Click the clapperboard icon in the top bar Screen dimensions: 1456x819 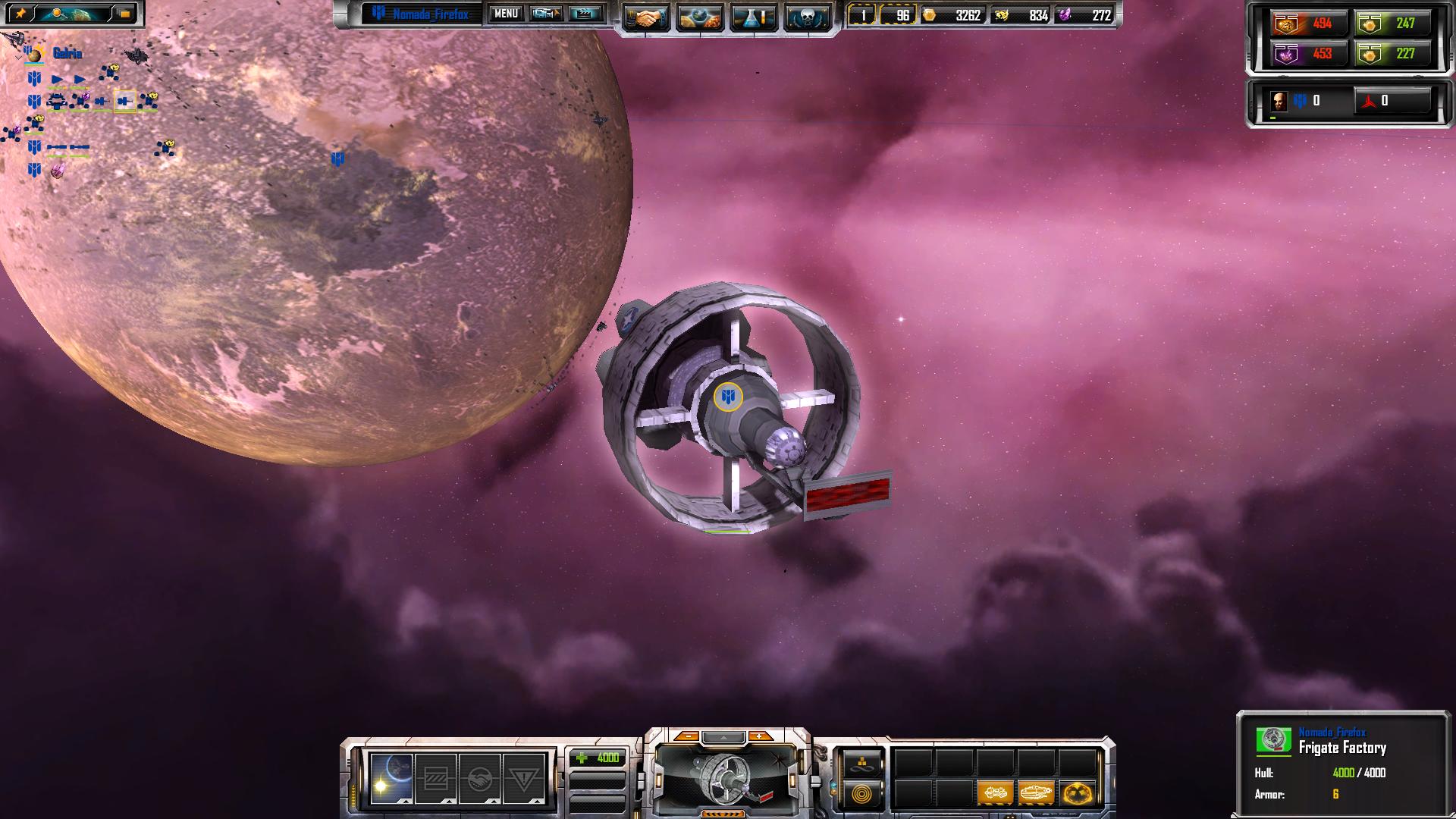coord(585,14)
